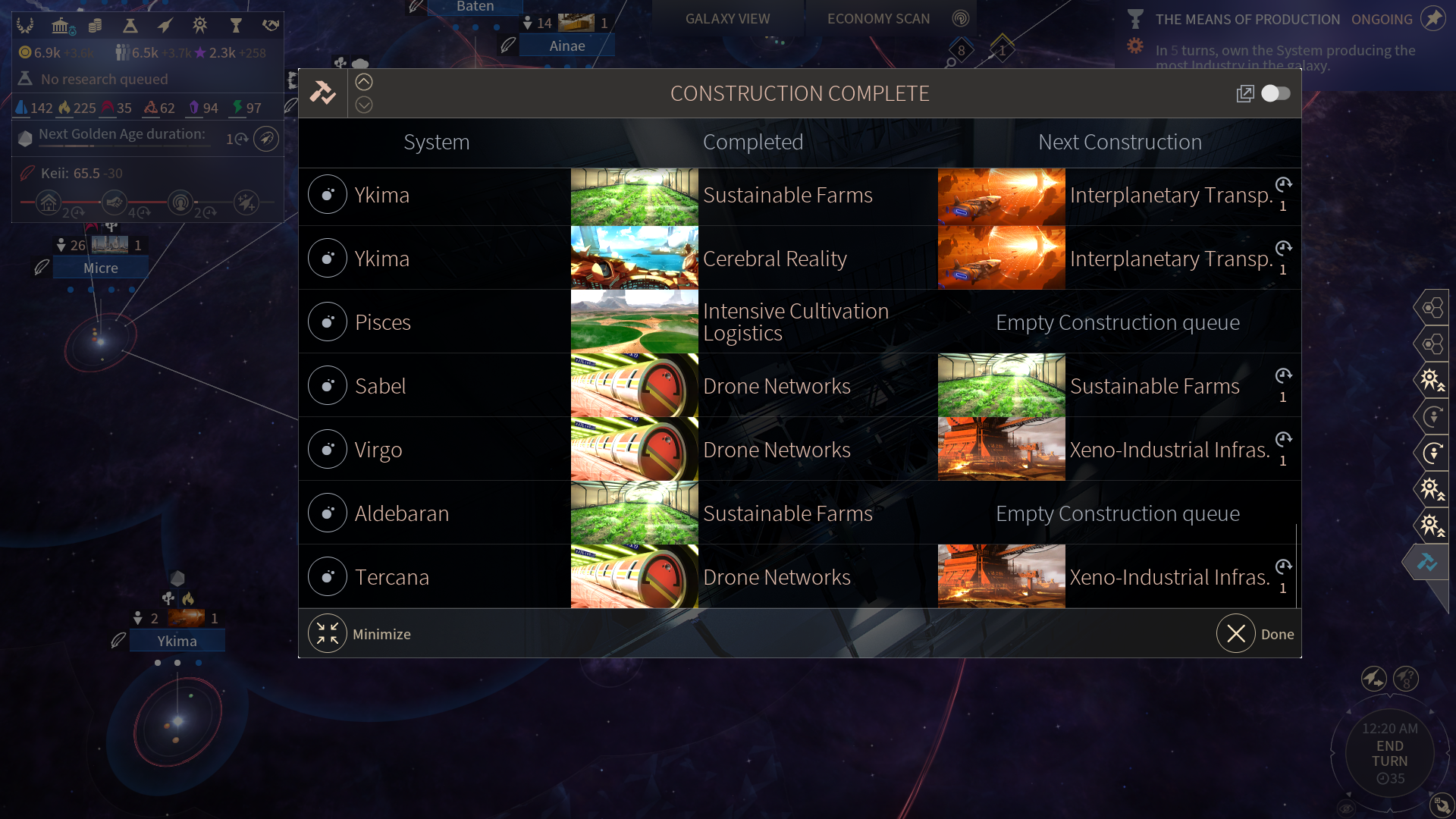Click Sabel's next construction, Sustainable Farms
Screen dimensions: 1456x819
click(x=1154, y=386)
